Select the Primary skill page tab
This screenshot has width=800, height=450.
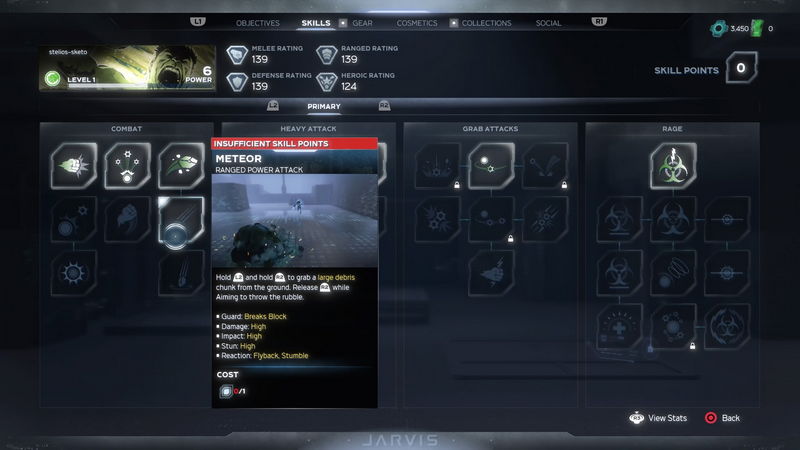point(324,106)
